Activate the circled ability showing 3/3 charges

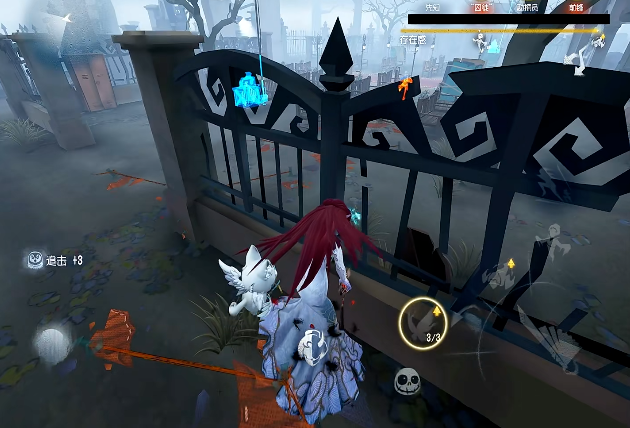(x=423, y=322)
